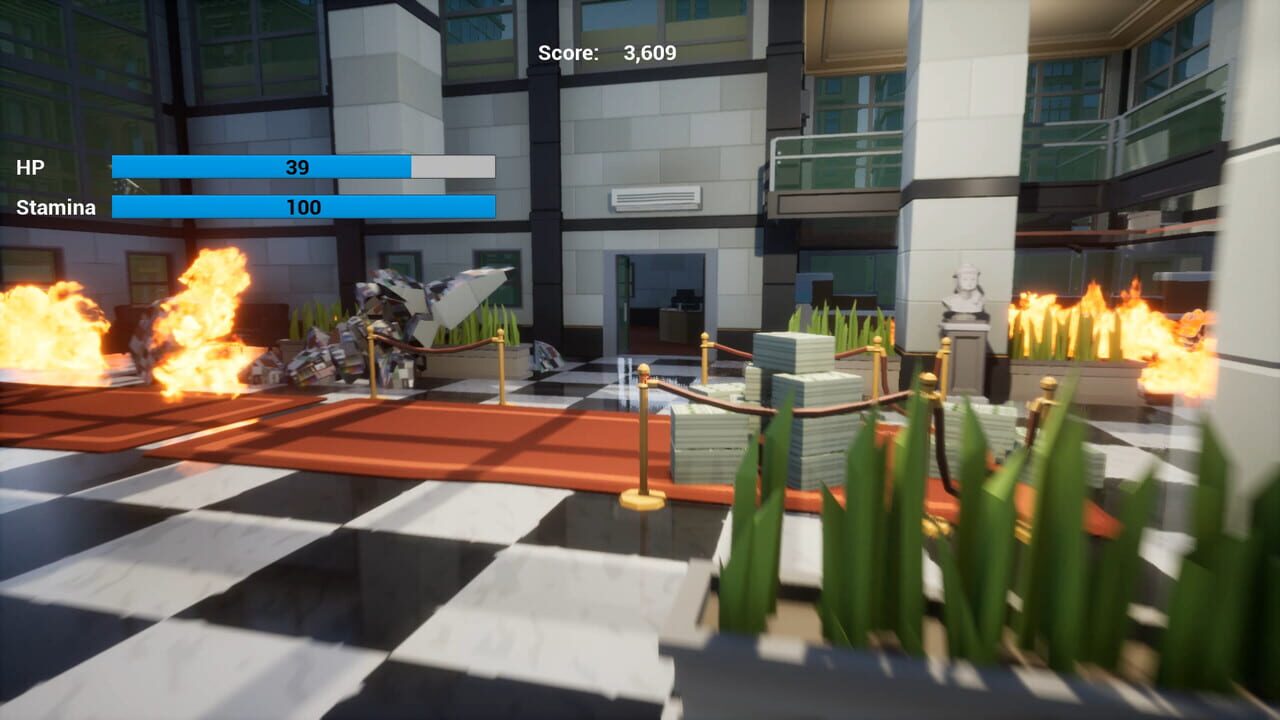Click the number 39 on HP bar

pyautogui.click(x=300, y=164)
